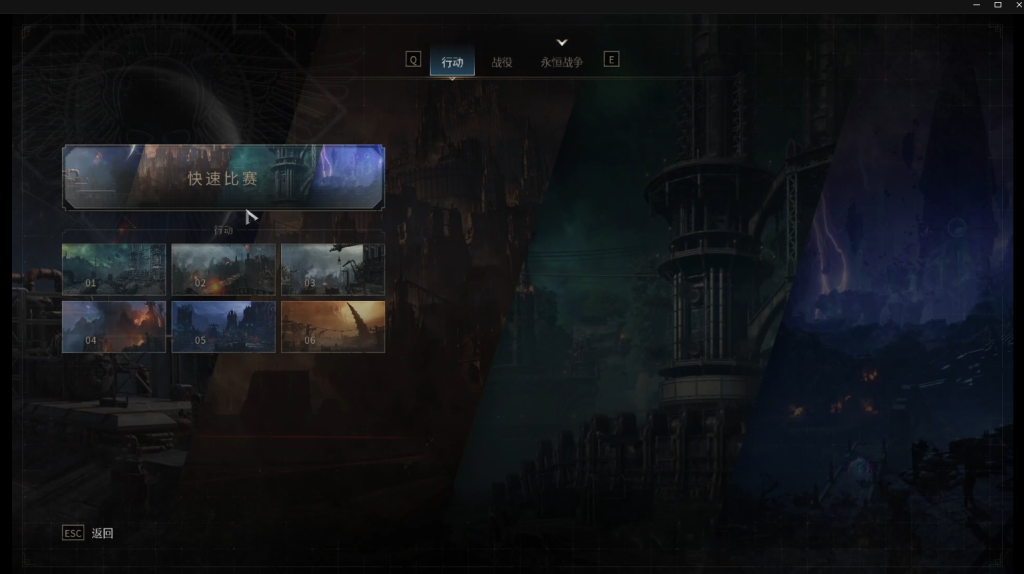Select operation thumbnail 02

click(223, 269)
